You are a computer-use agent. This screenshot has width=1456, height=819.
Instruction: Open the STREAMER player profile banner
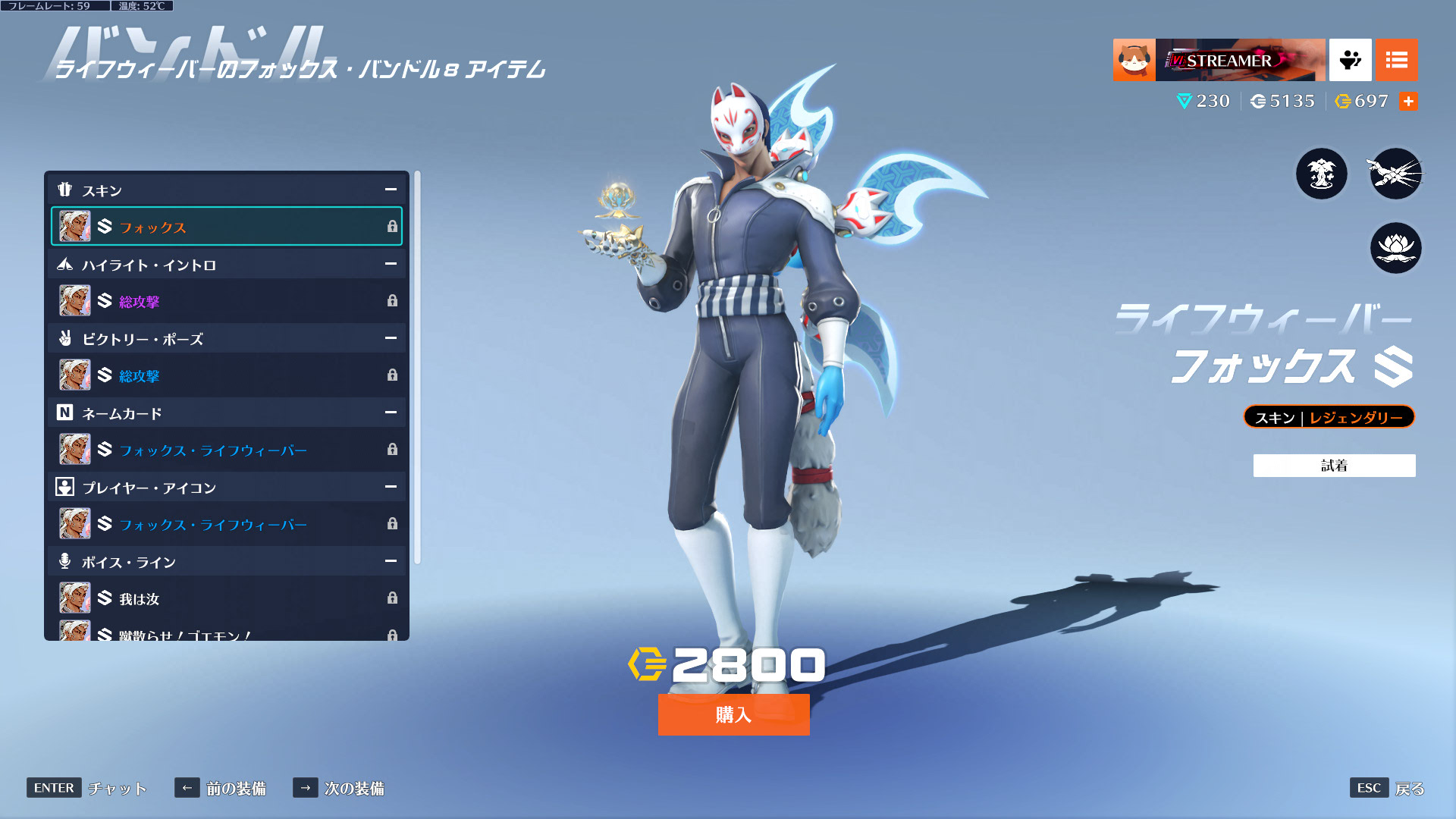point(1219,60)
